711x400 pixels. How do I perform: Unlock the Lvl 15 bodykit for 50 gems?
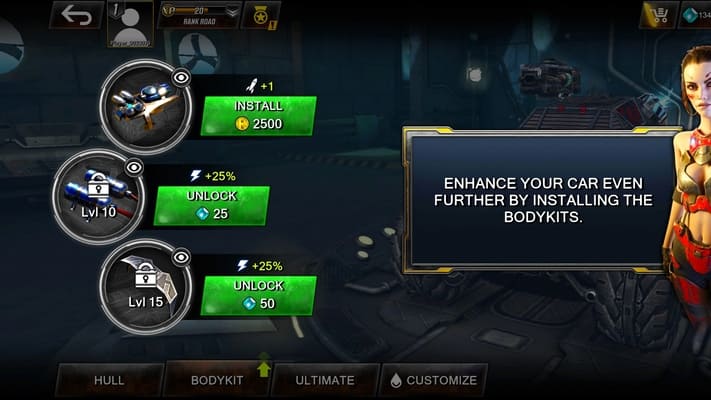259,295
